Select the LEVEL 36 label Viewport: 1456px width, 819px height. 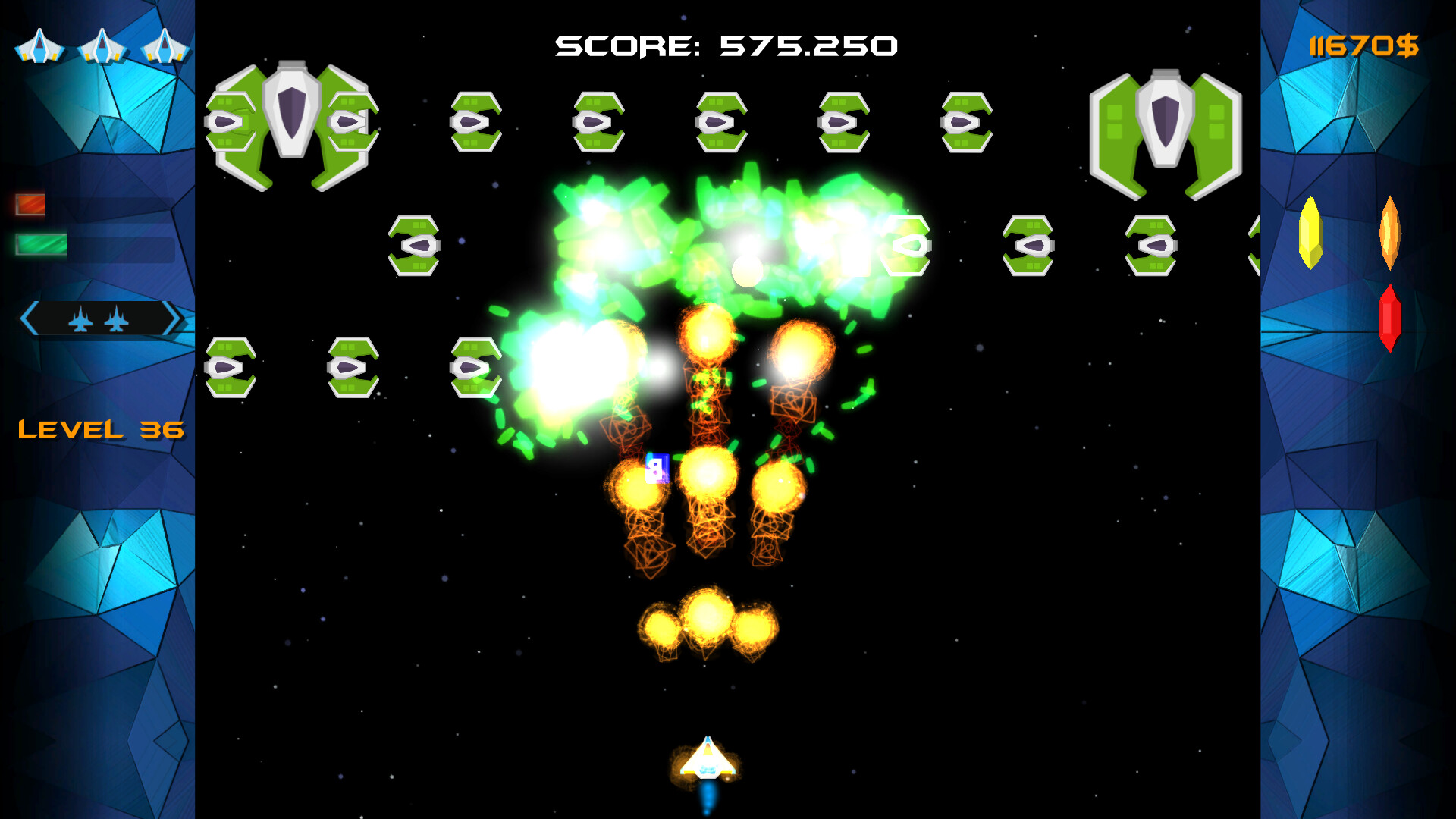102,430
